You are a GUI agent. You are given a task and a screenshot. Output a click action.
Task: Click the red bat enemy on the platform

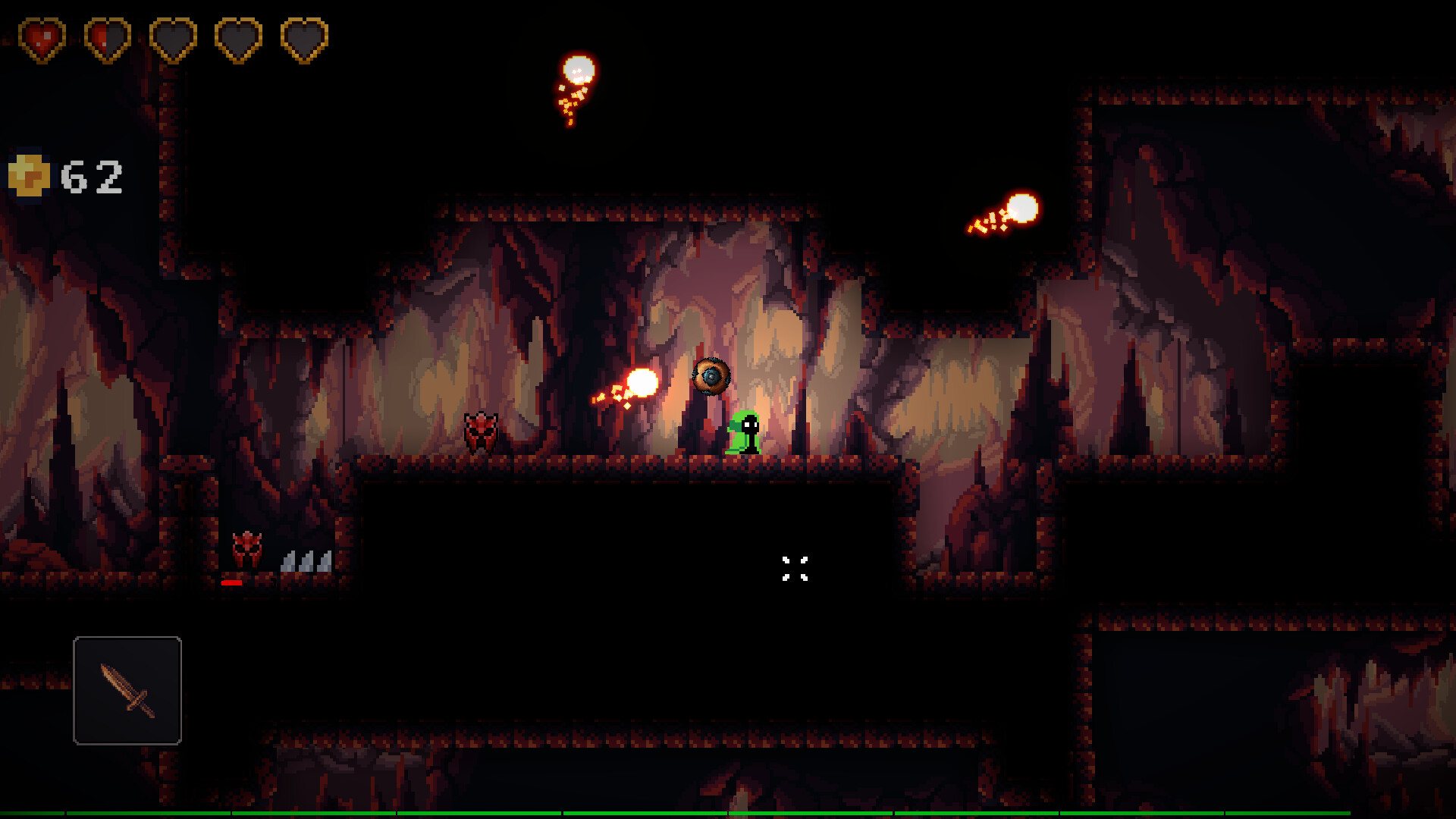click(482, 432)
